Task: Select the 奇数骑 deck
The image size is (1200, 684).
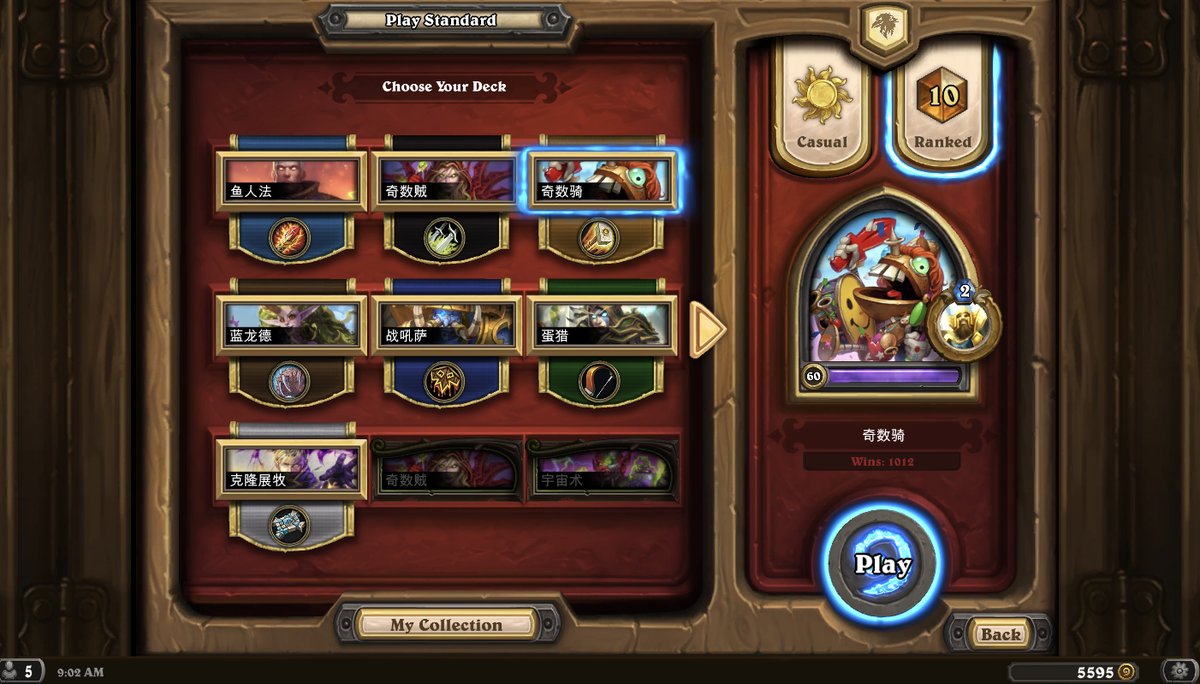Action: tap(601, 181)
